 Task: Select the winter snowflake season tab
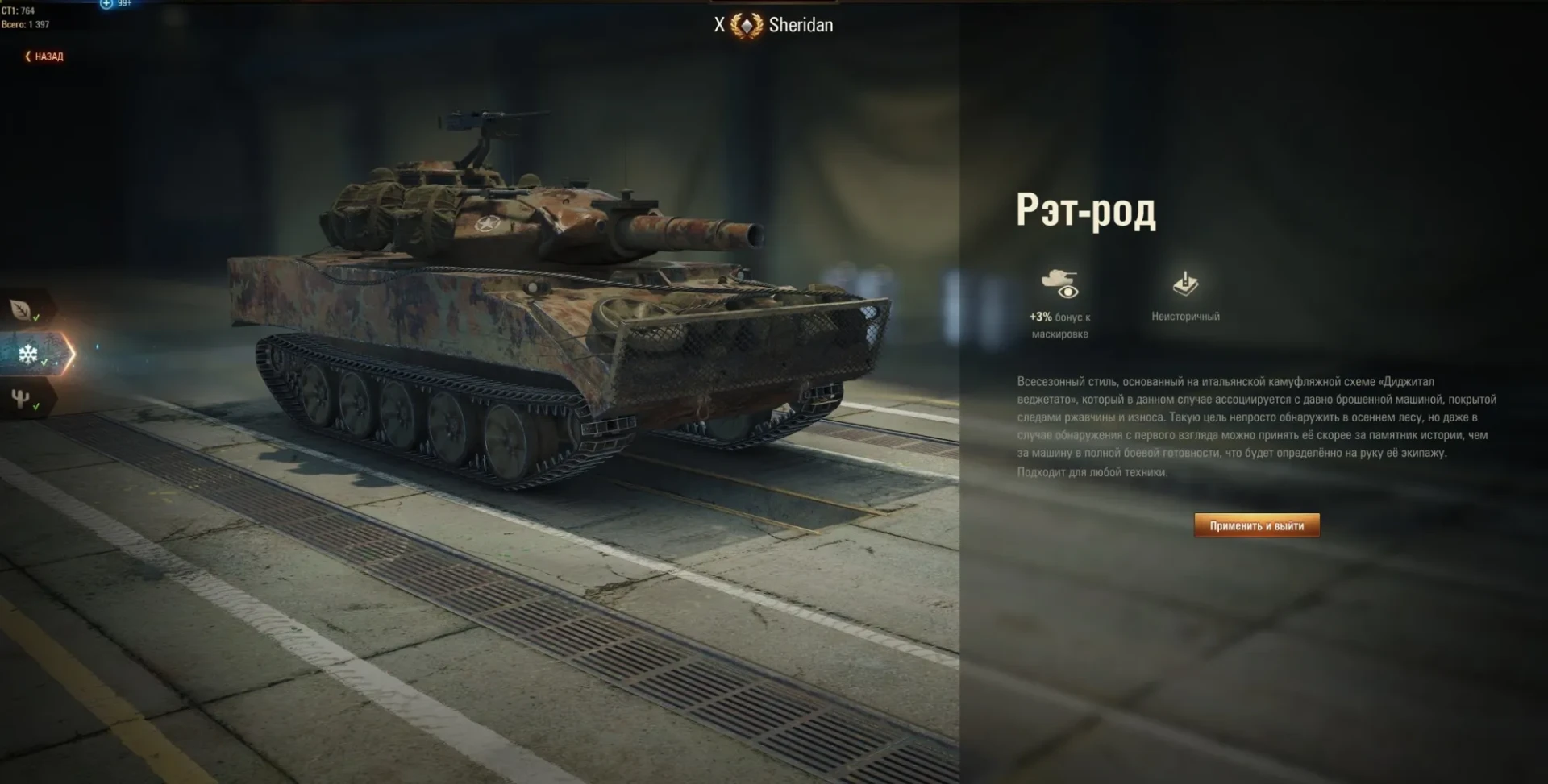29,354
